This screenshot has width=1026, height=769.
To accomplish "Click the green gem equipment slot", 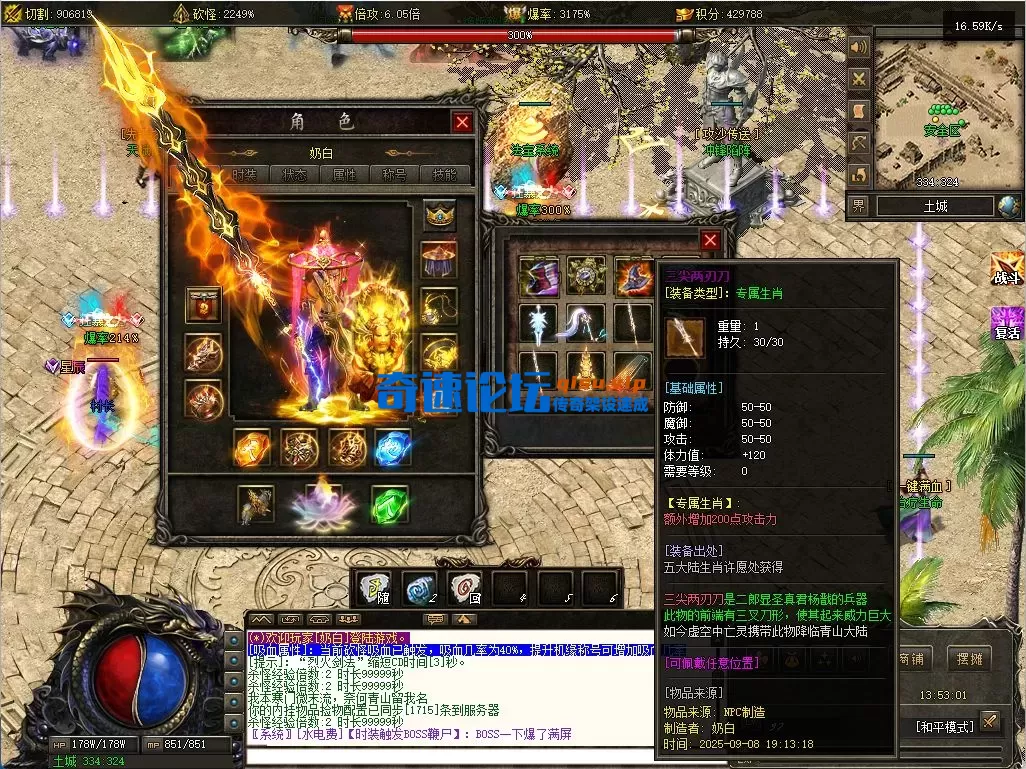I will tap(390, 504).
